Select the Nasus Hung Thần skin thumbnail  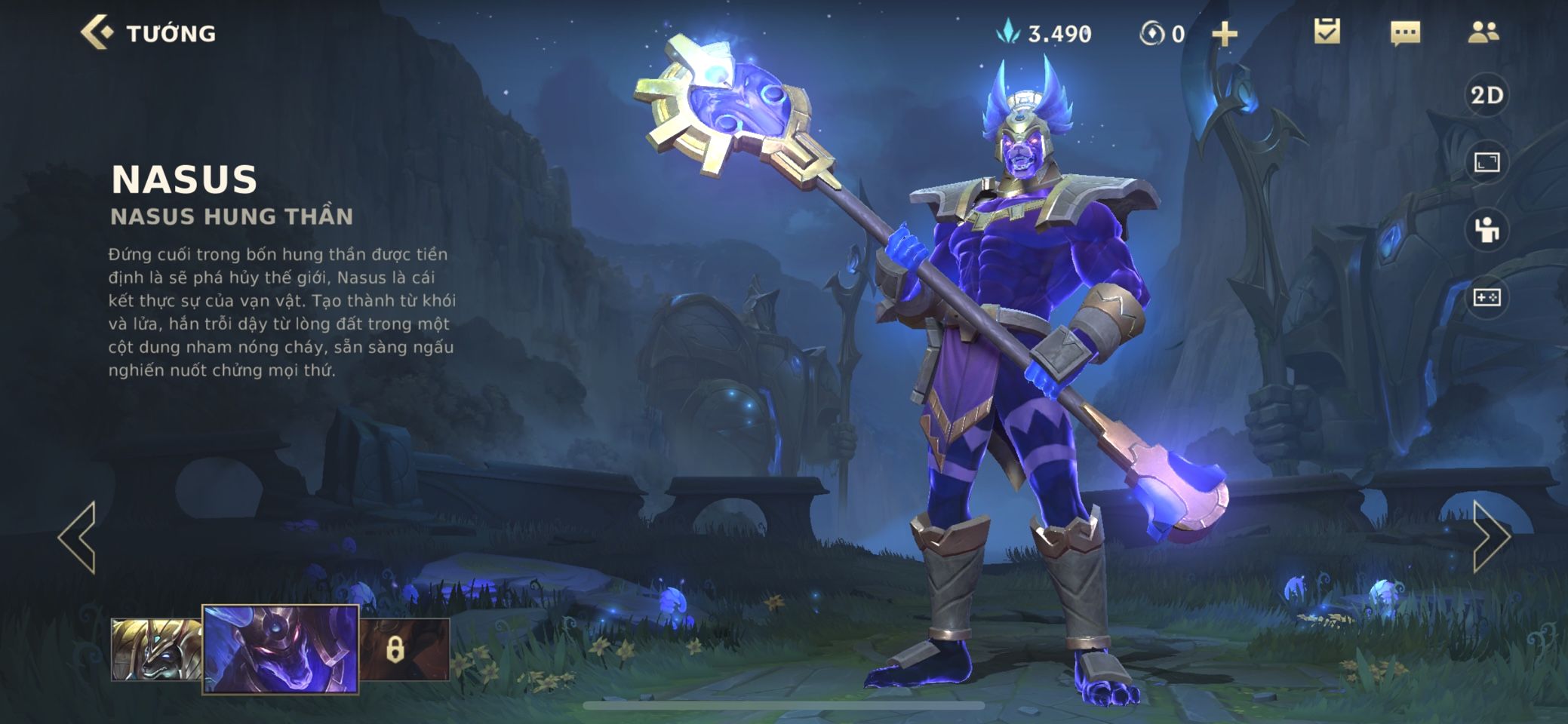(281, 649)
